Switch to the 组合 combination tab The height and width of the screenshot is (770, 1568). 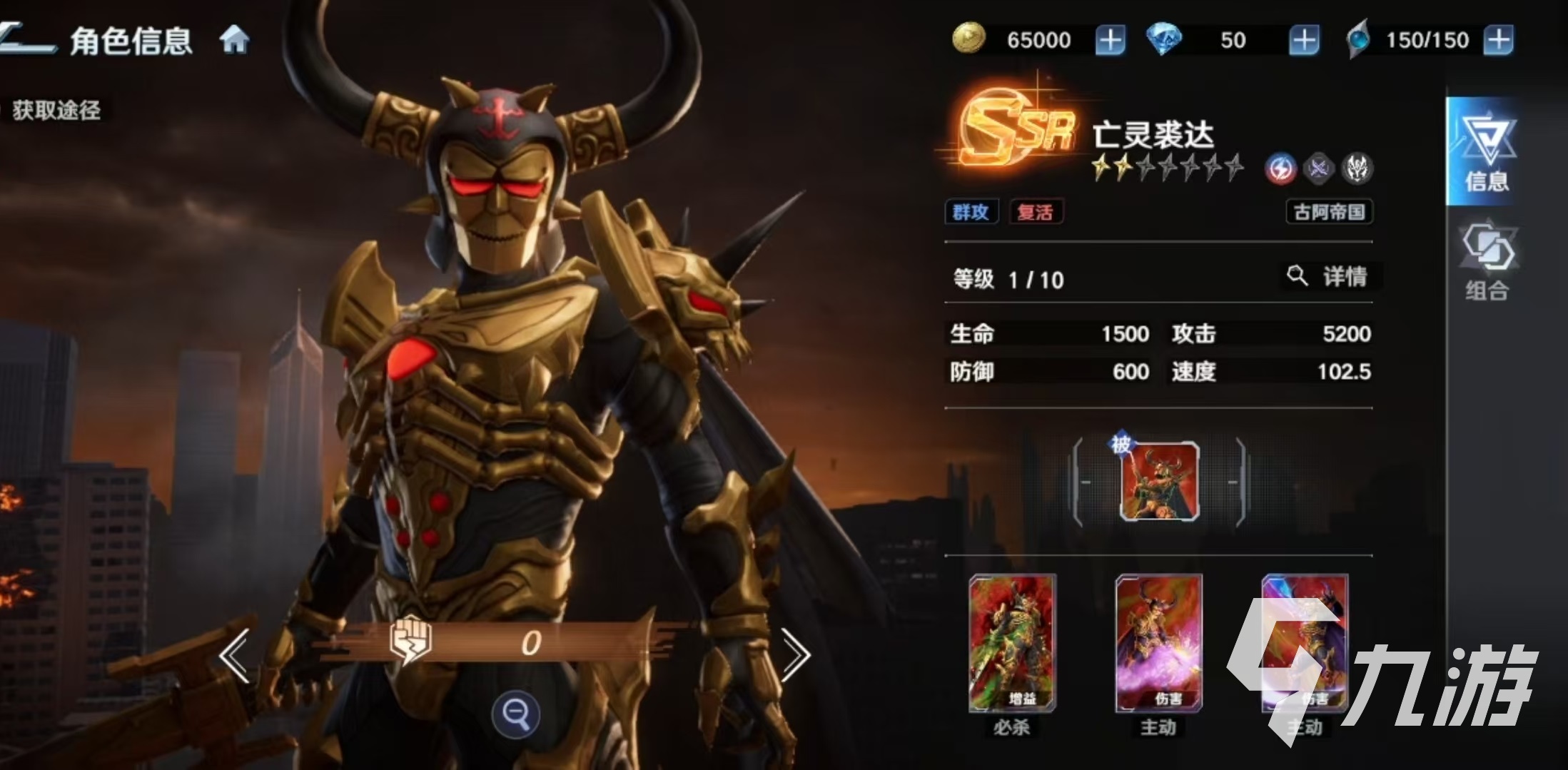click(x=1487, y=262)
